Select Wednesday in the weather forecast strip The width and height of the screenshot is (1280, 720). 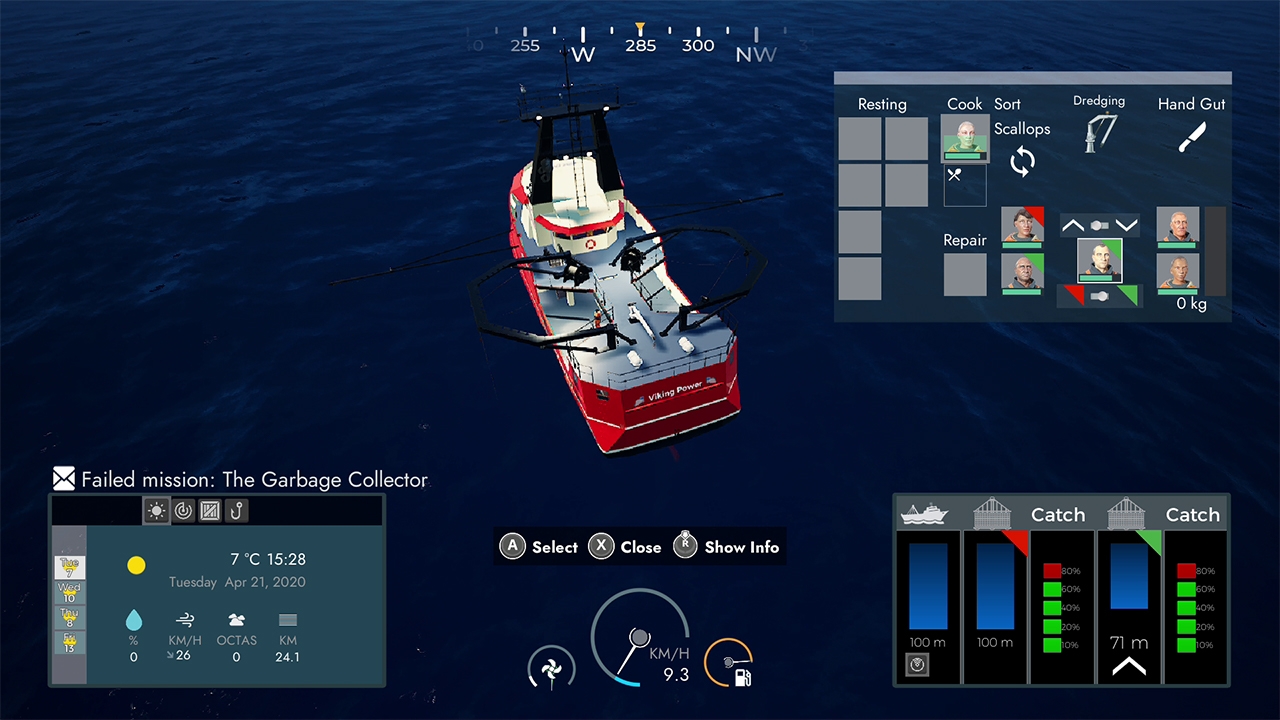click(x=68, y=590)
